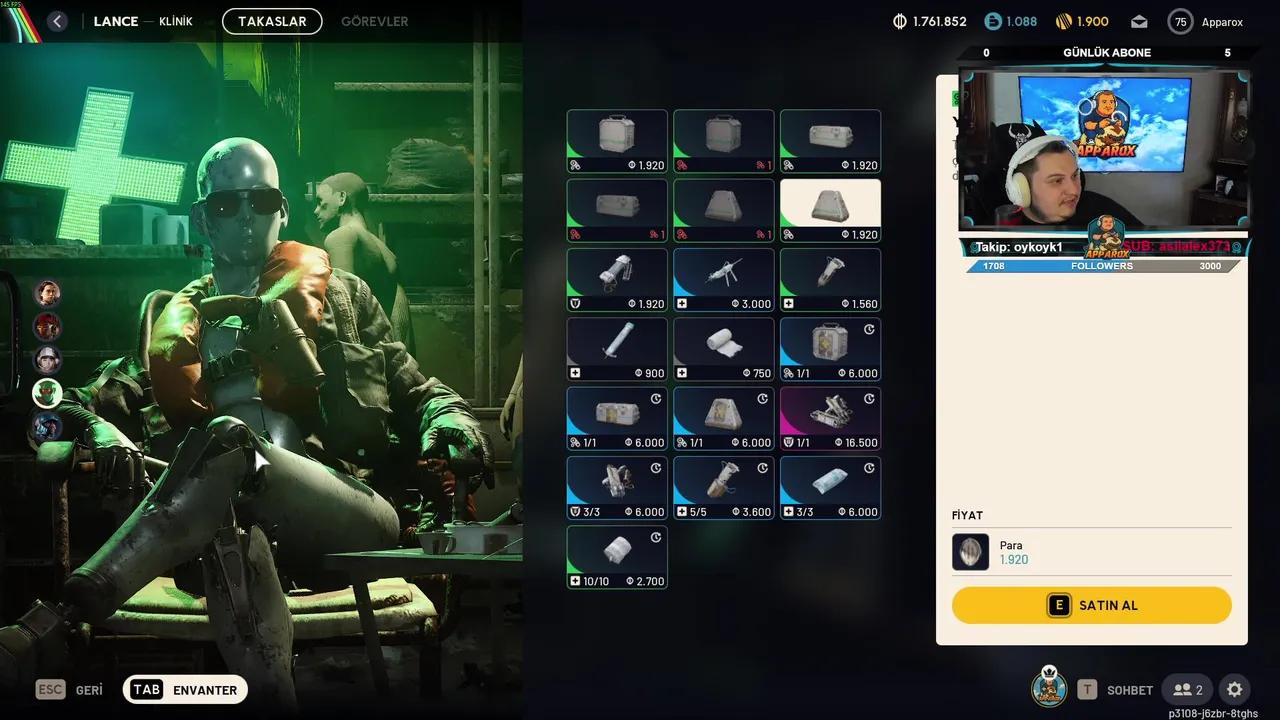The height and width of the screenshot is (720, 1280).
Task: Click the orange currency icon showing 1.900
Action: point(1062,20)
